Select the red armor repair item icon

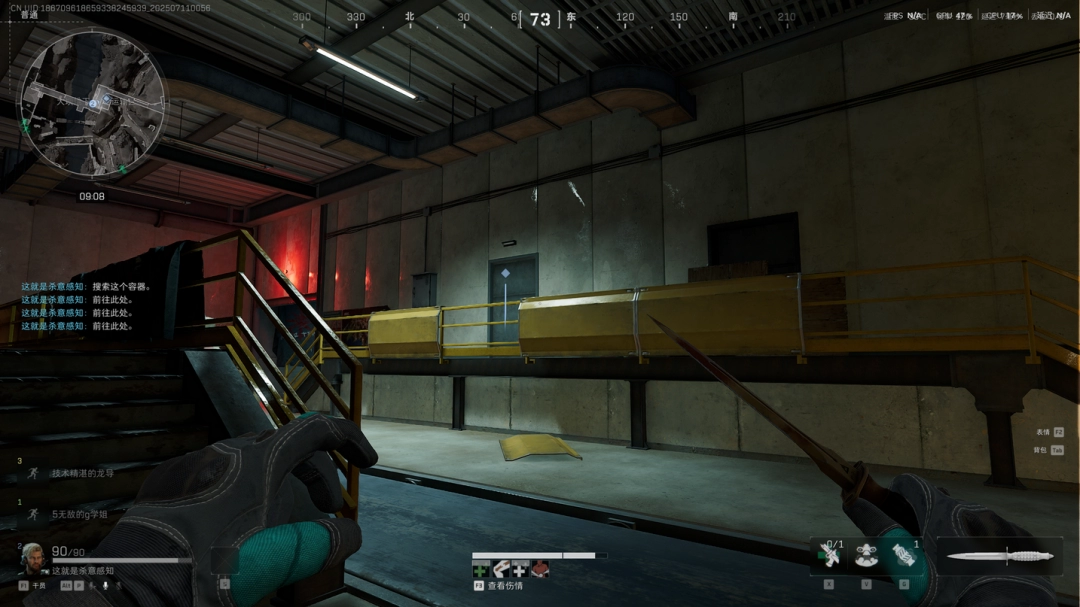tap(540, 569)
